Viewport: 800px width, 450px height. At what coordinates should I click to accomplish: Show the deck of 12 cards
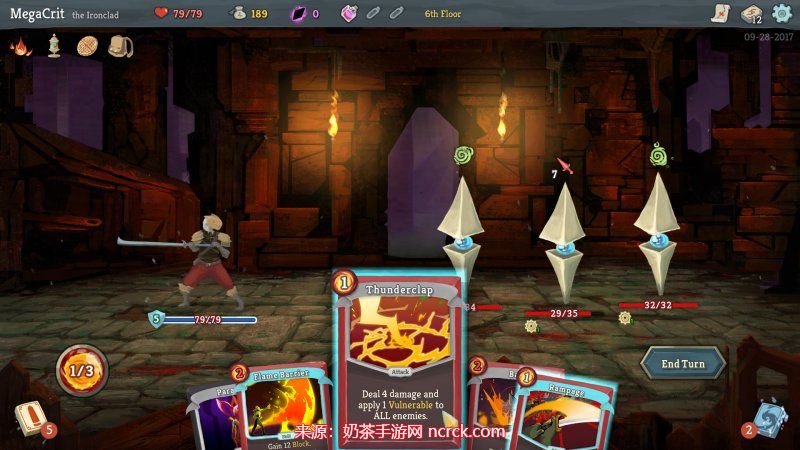(751, 13)
